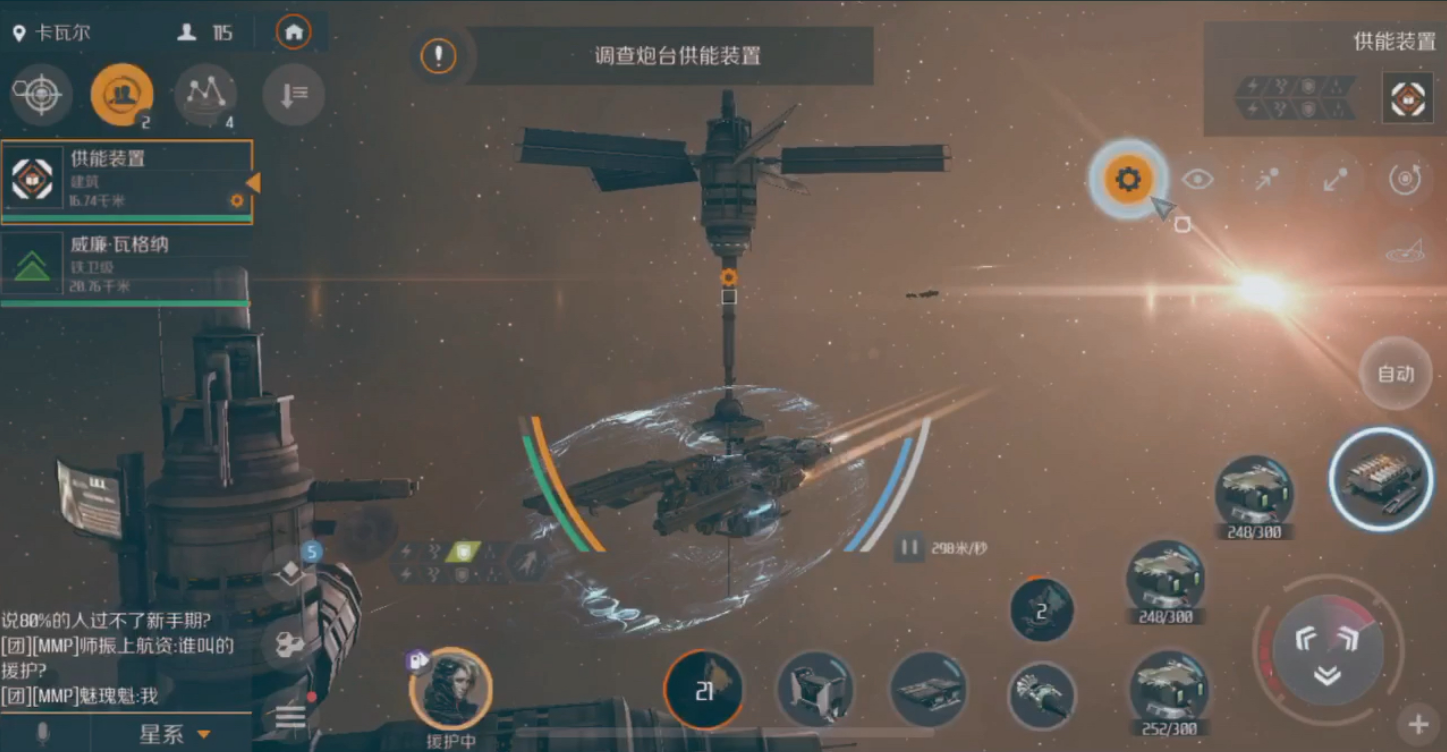Viewport: 1447px width, 752px height.
Task: Open the pilot portrait labeled 援护中
Action: 450,688
